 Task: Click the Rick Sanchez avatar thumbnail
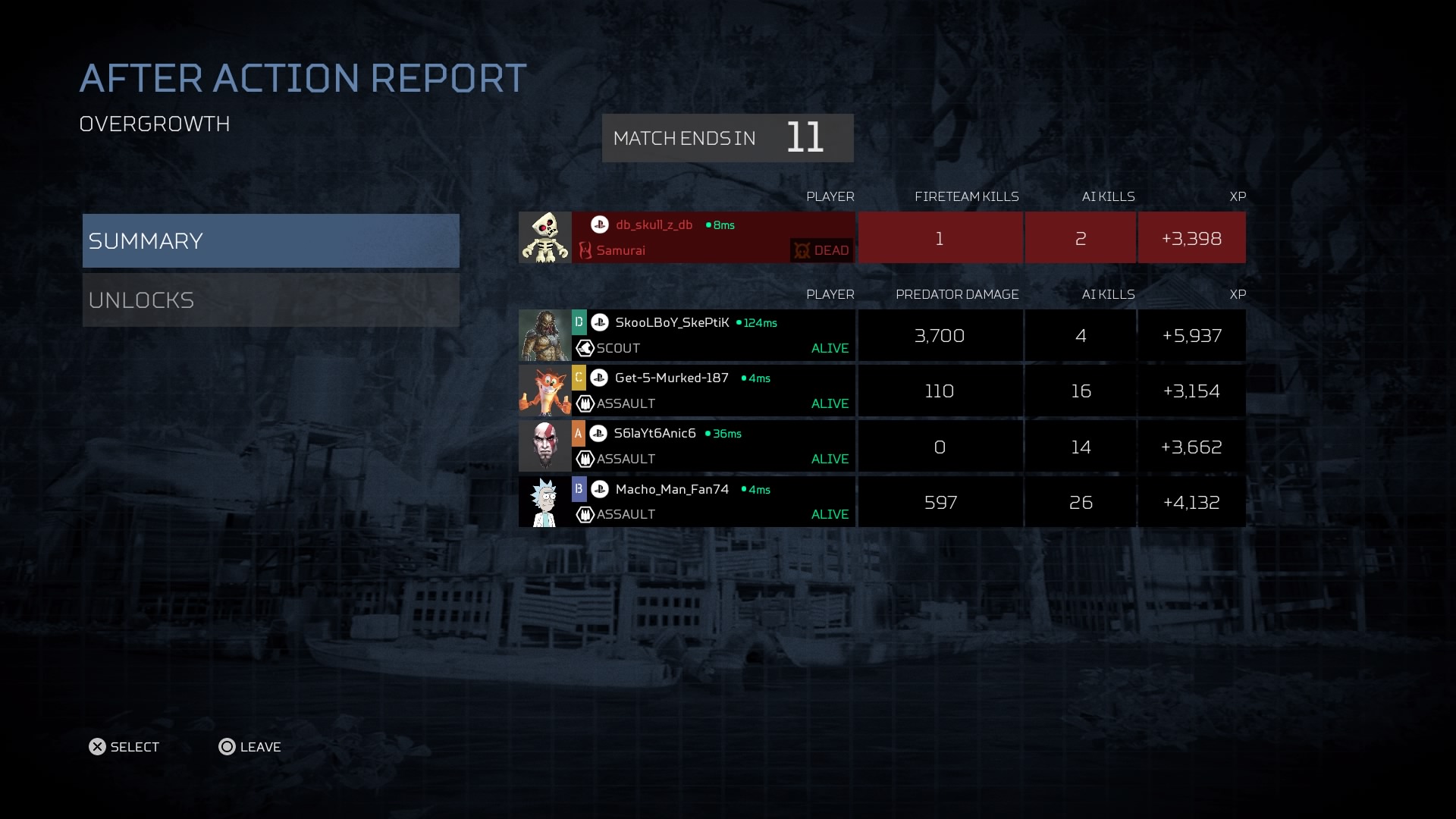[x=544, y=501]
